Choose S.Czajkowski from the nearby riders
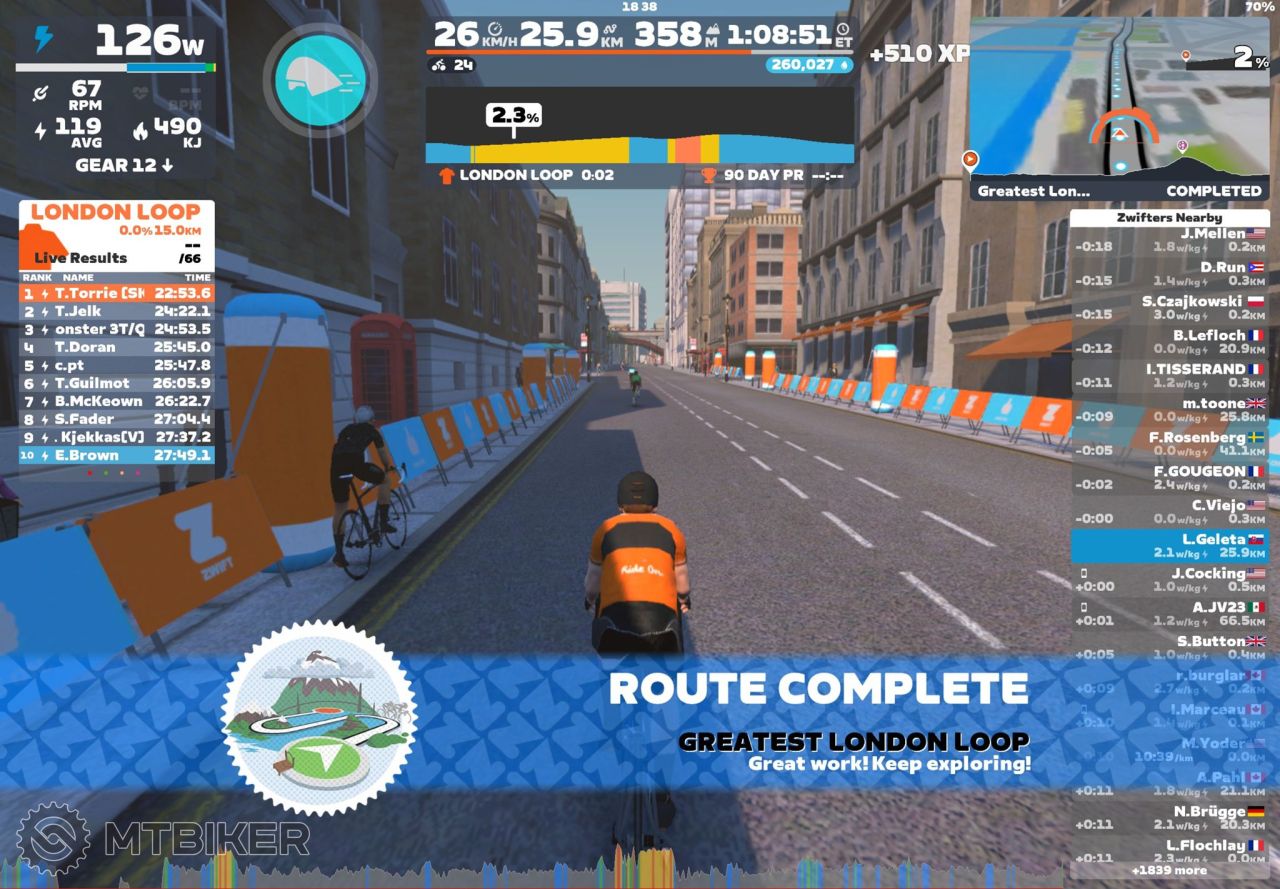 pos(1168,308)
